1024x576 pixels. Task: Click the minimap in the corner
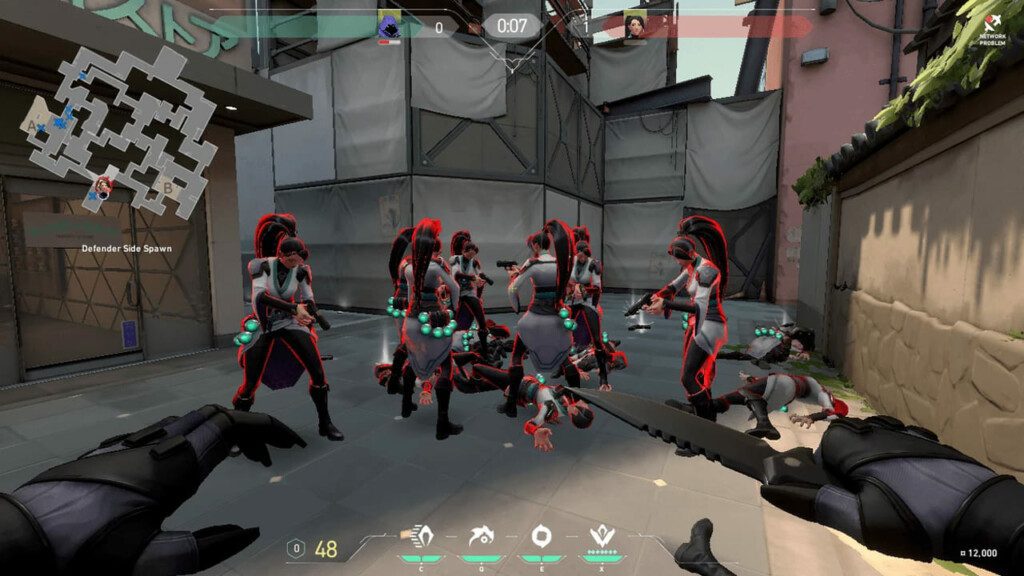[x=122, y=130]
